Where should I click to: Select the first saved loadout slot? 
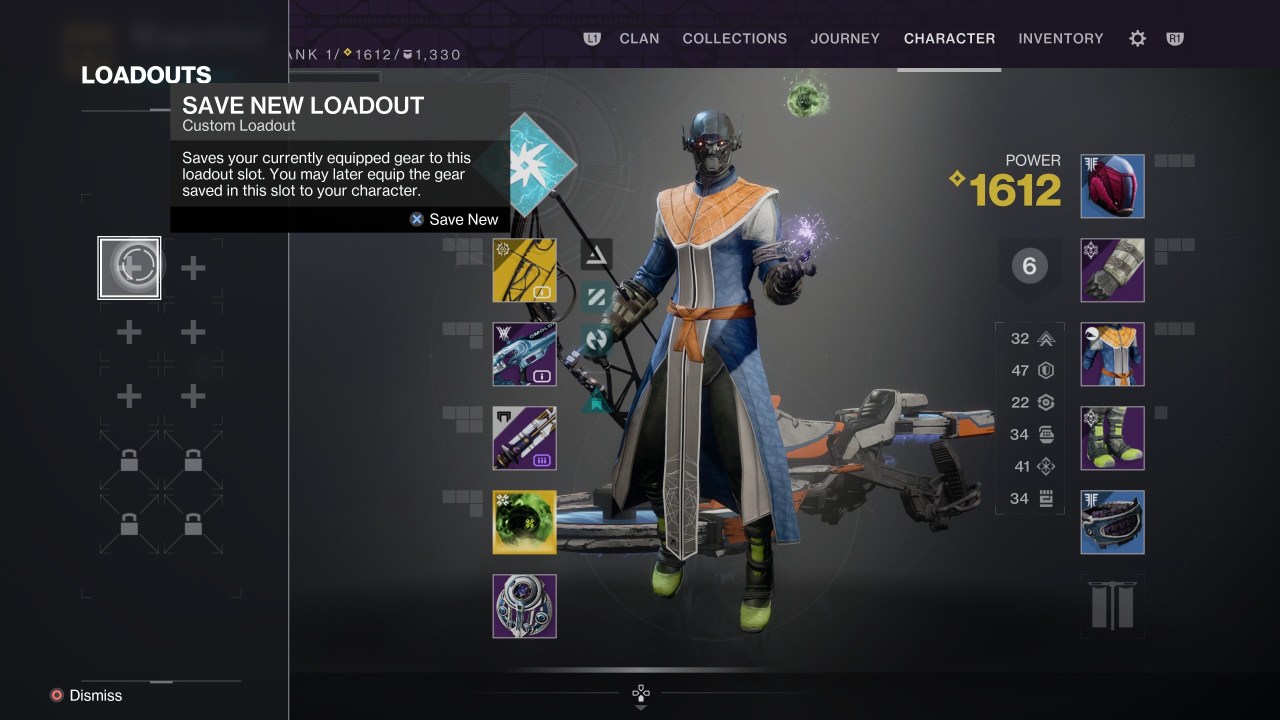pos(128,267)
